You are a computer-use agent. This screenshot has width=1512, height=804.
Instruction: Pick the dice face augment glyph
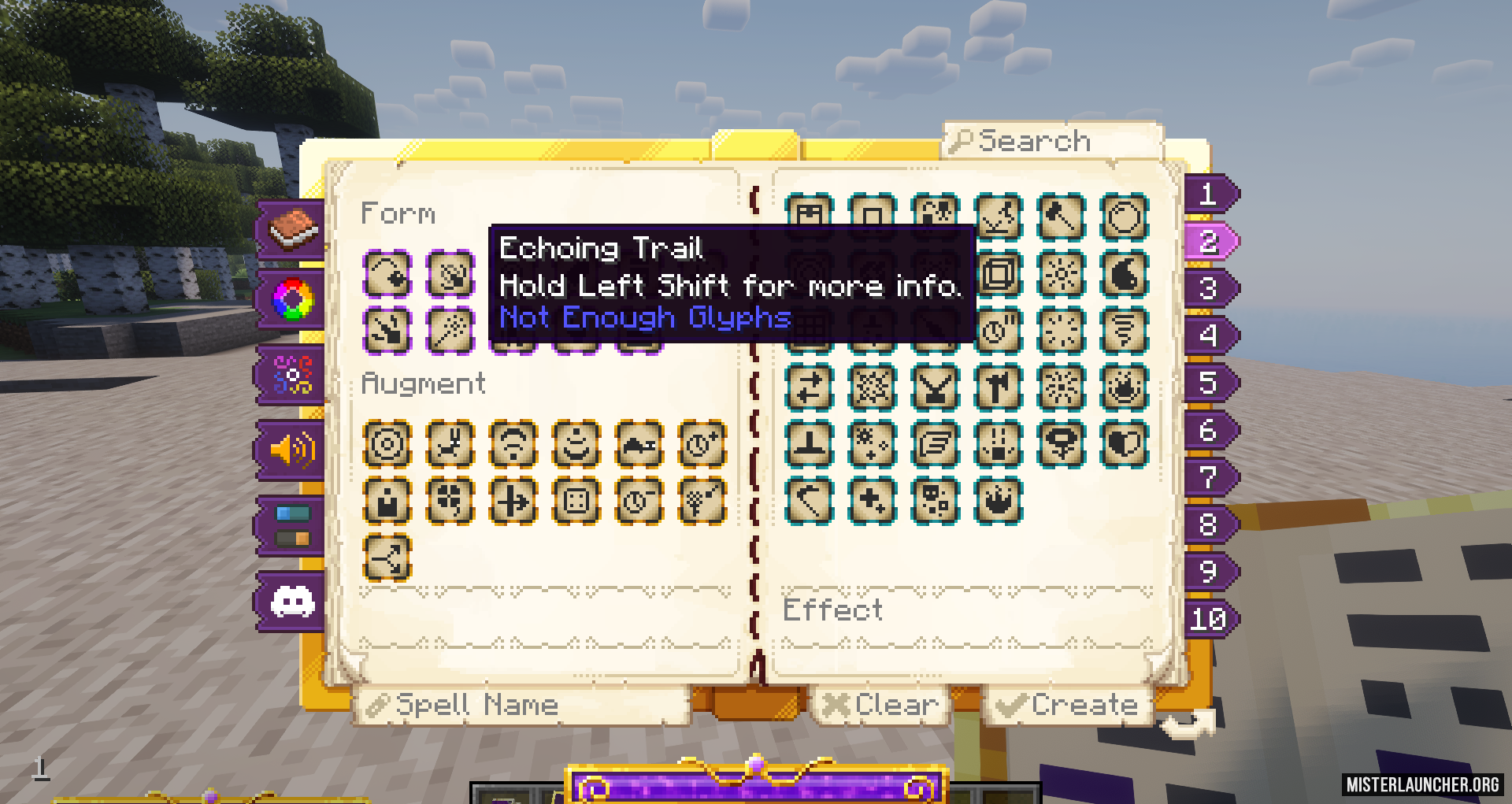[576, 501]
